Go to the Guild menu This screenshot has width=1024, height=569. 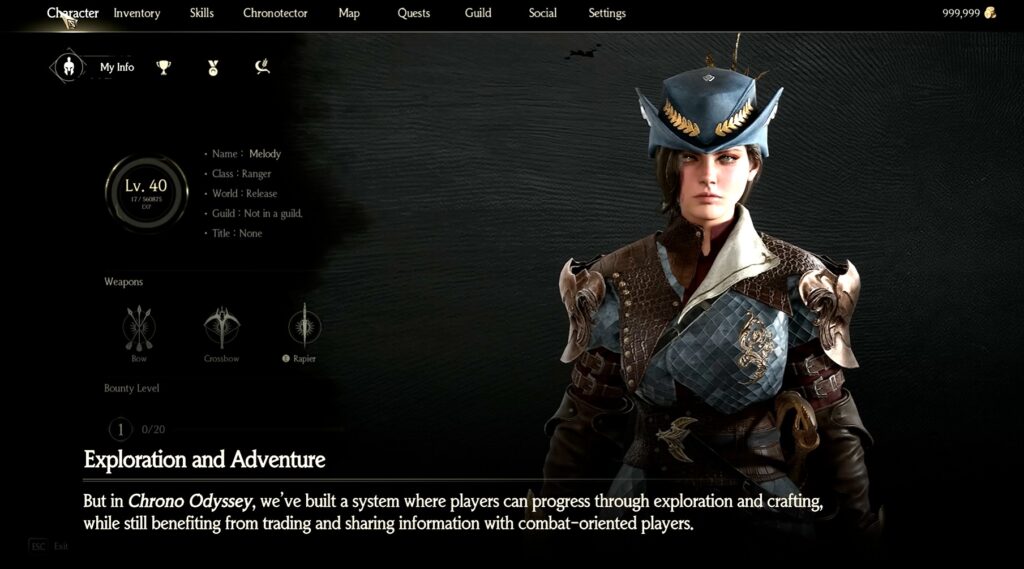[x=478, y=13]
